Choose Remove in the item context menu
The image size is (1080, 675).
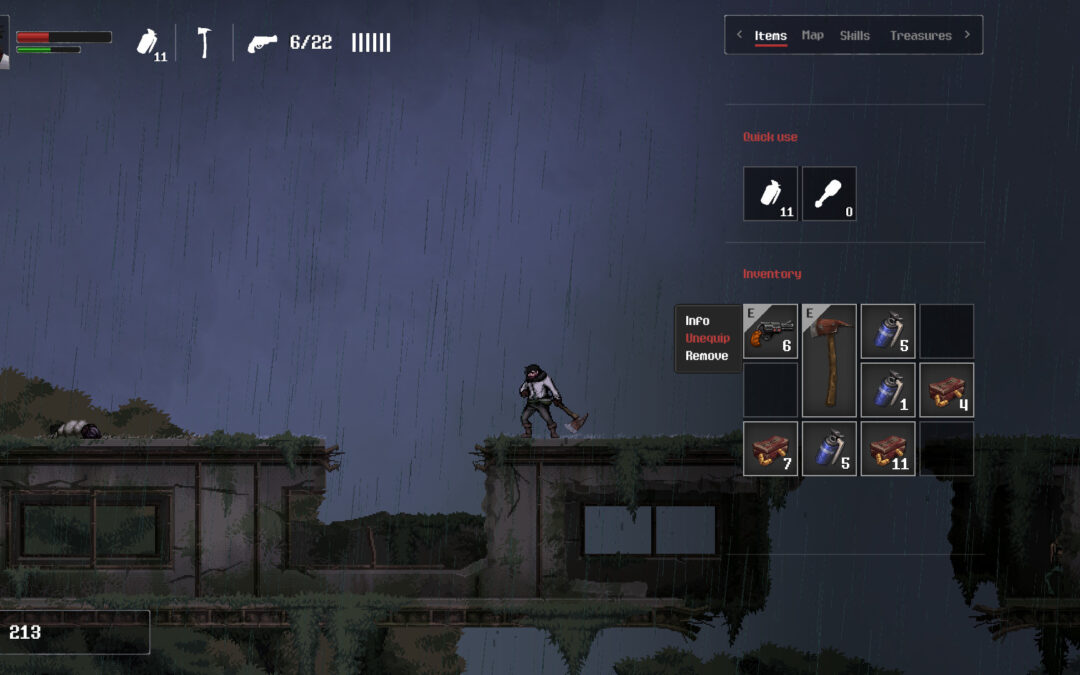coord(706,356)
